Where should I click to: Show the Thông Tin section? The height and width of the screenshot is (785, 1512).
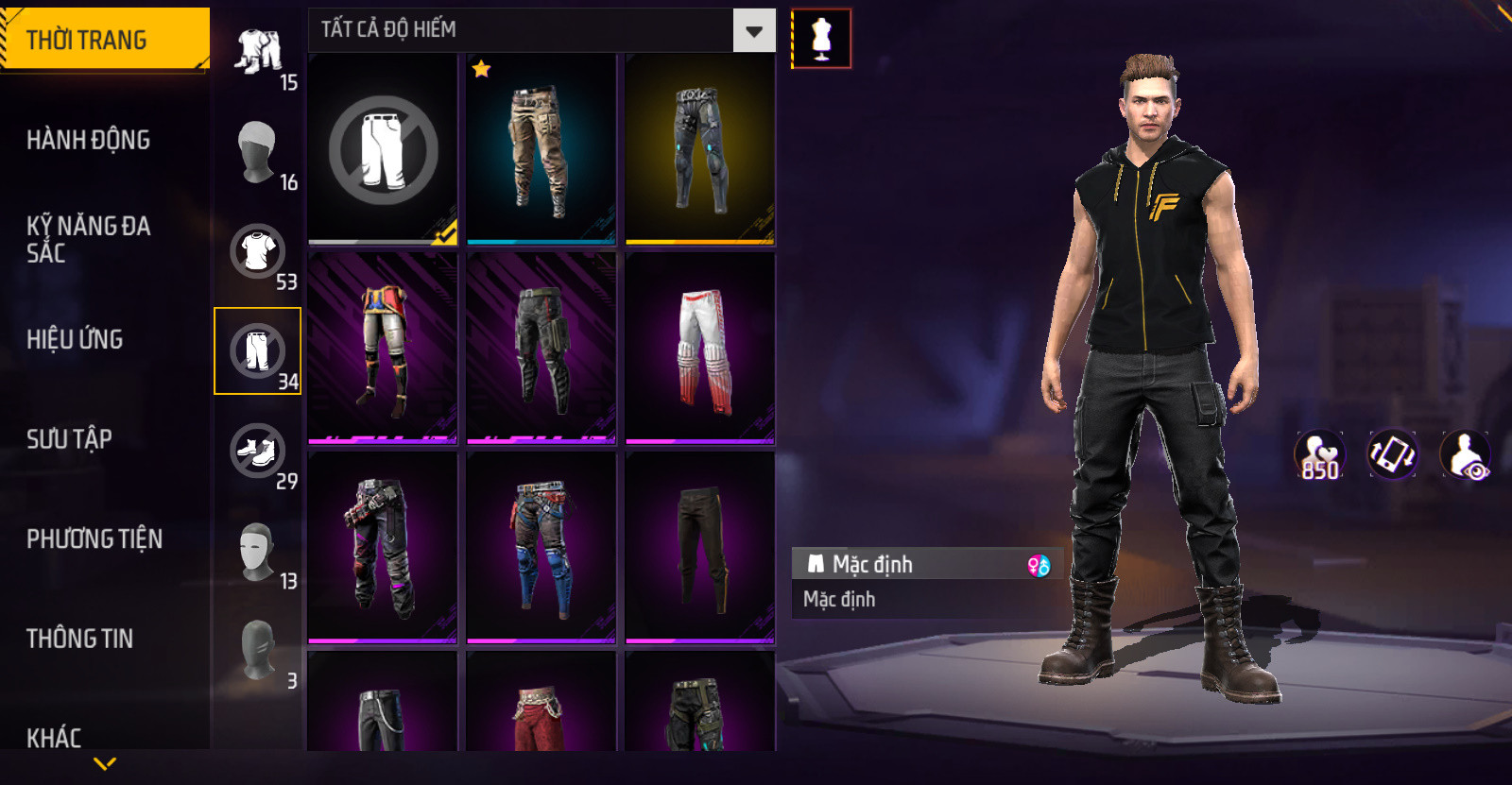[x=79, y=639]
